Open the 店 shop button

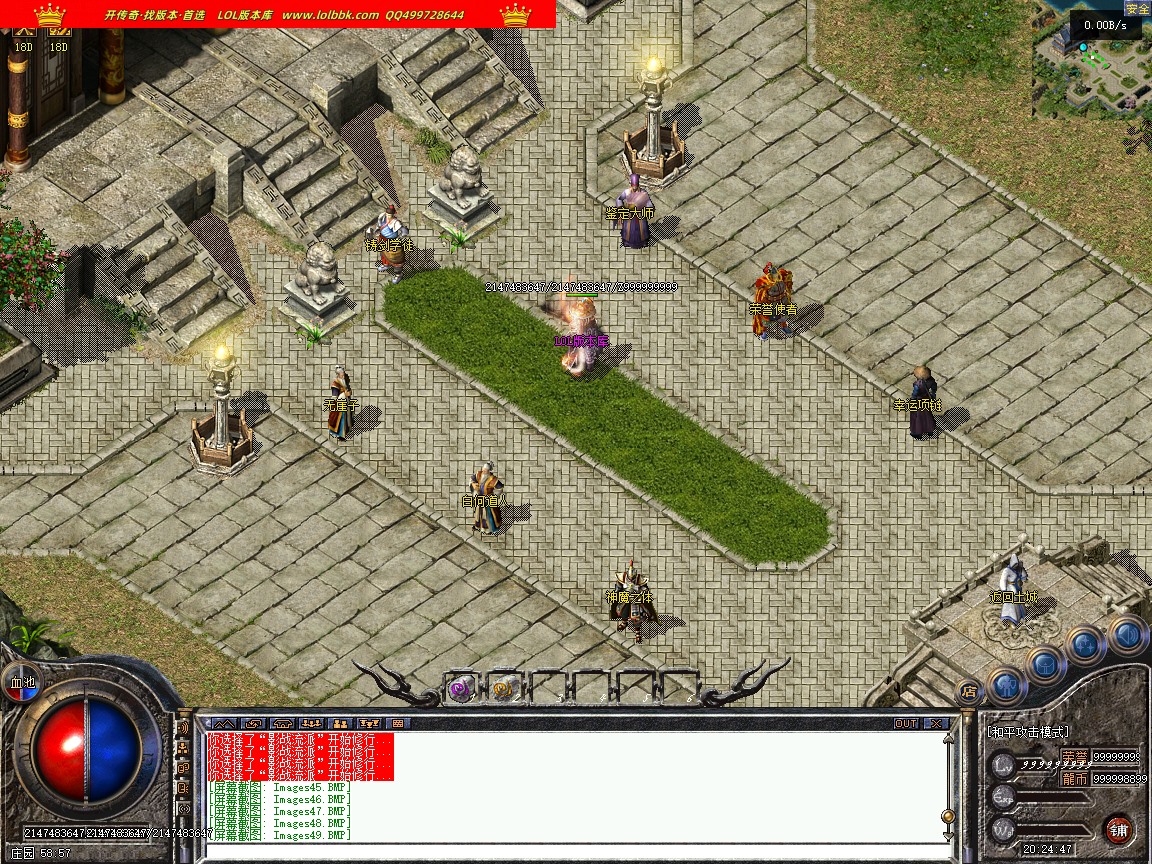coord(968,691)
